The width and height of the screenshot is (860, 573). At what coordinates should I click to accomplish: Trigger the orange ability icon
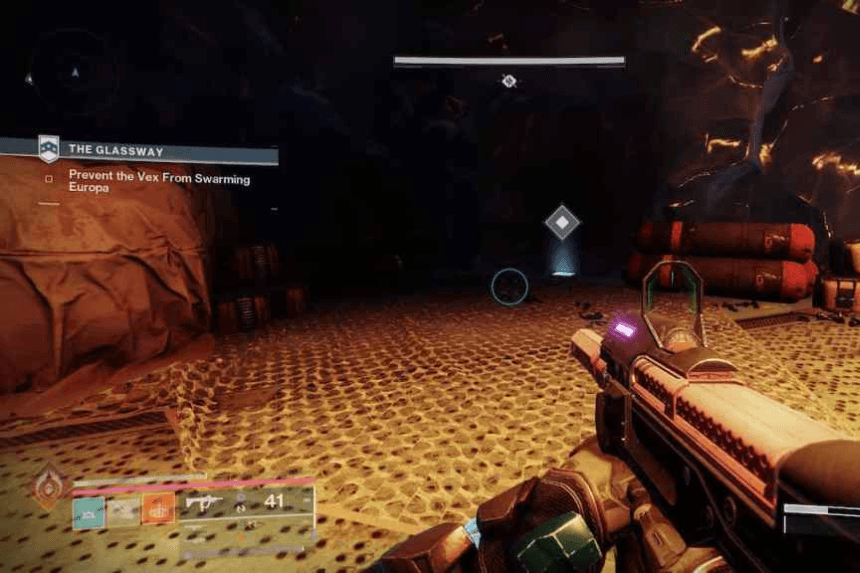[x=158, y=509]
